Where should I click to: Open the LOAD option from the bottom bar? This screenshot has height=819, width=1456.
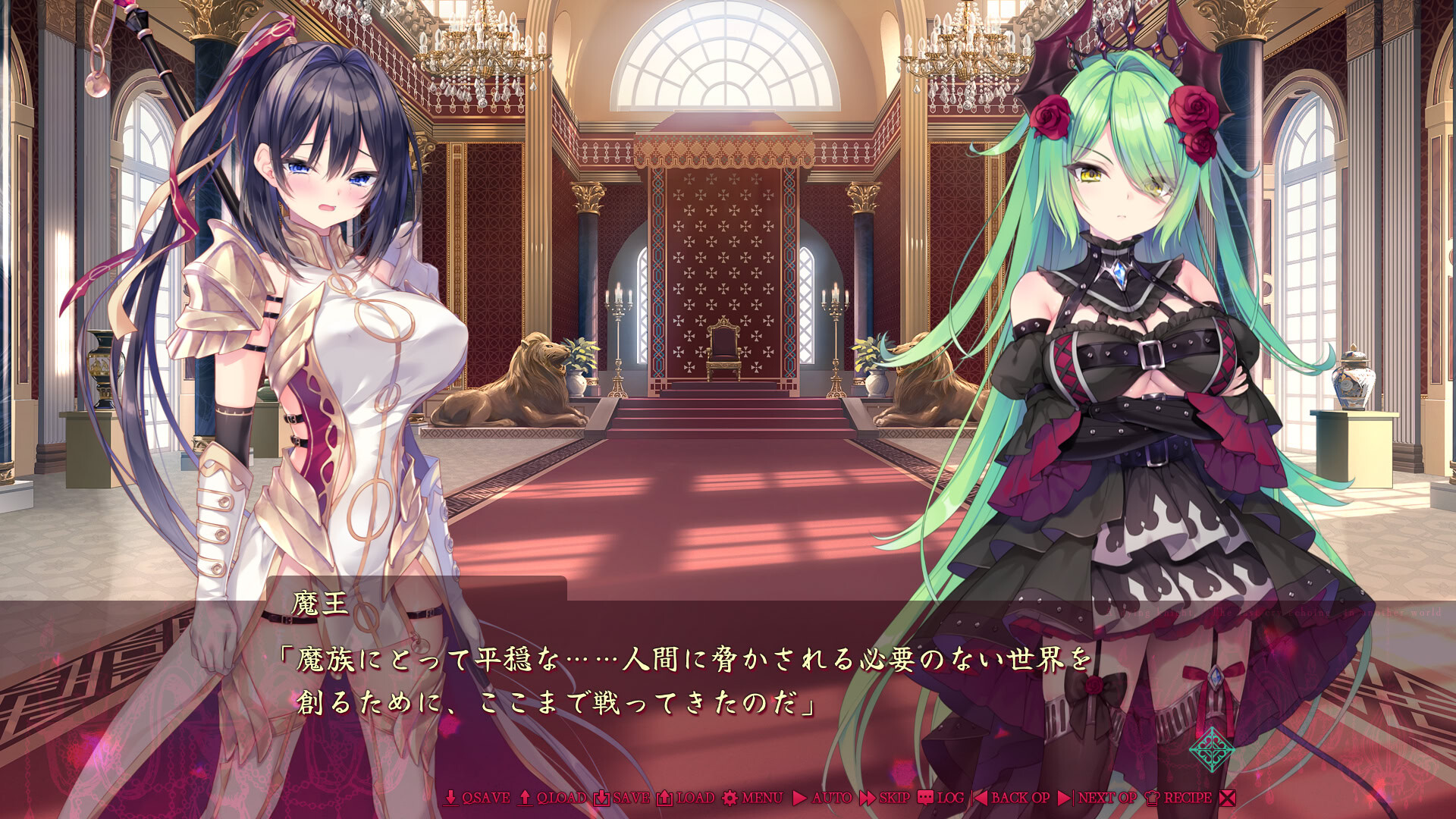pos(694,798)
